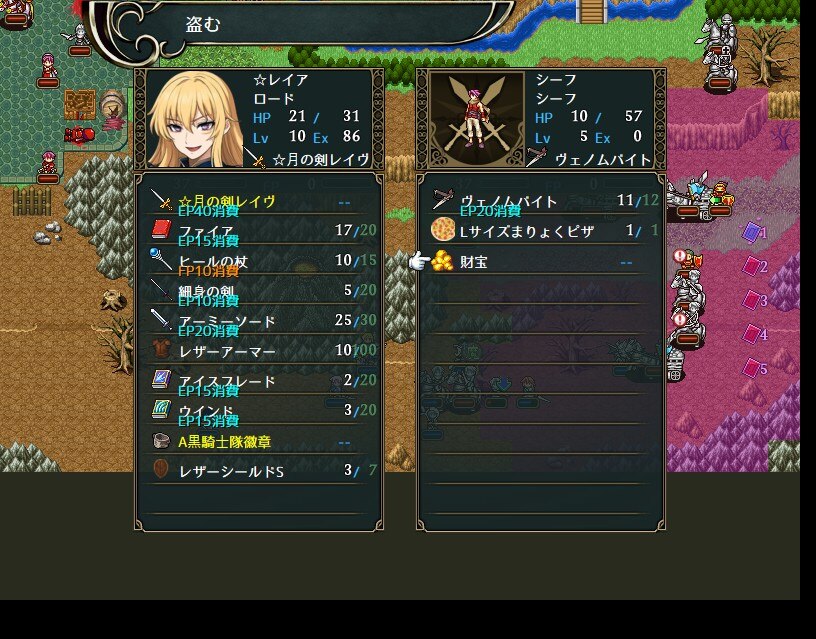Image resolution: width=816 pixels, height=639 pixels.
Task: Select the レザーアーマー armor item
Action: (x=258, y=351)
